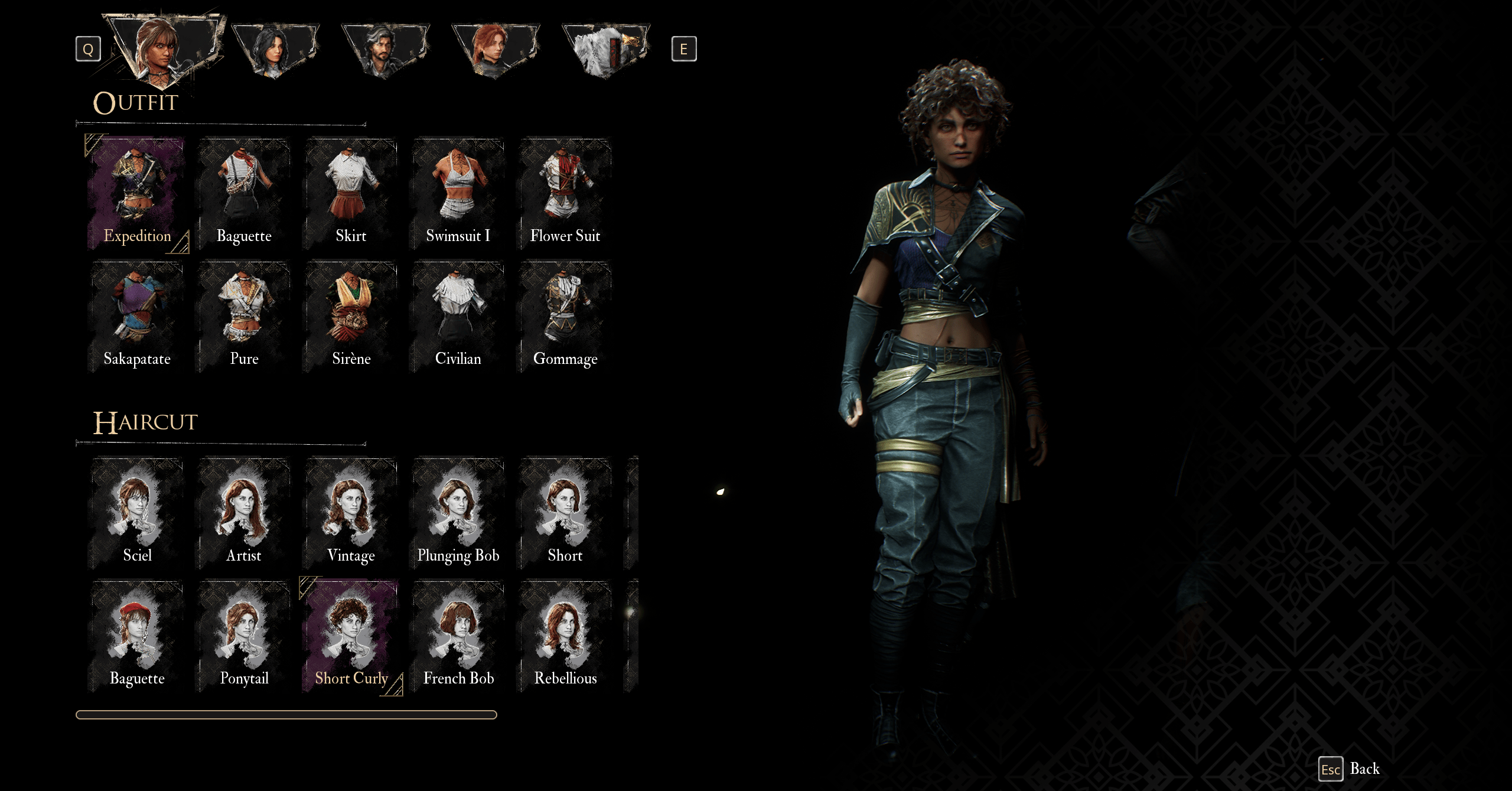Select the Sakapatate outfit

click(137, 316)
